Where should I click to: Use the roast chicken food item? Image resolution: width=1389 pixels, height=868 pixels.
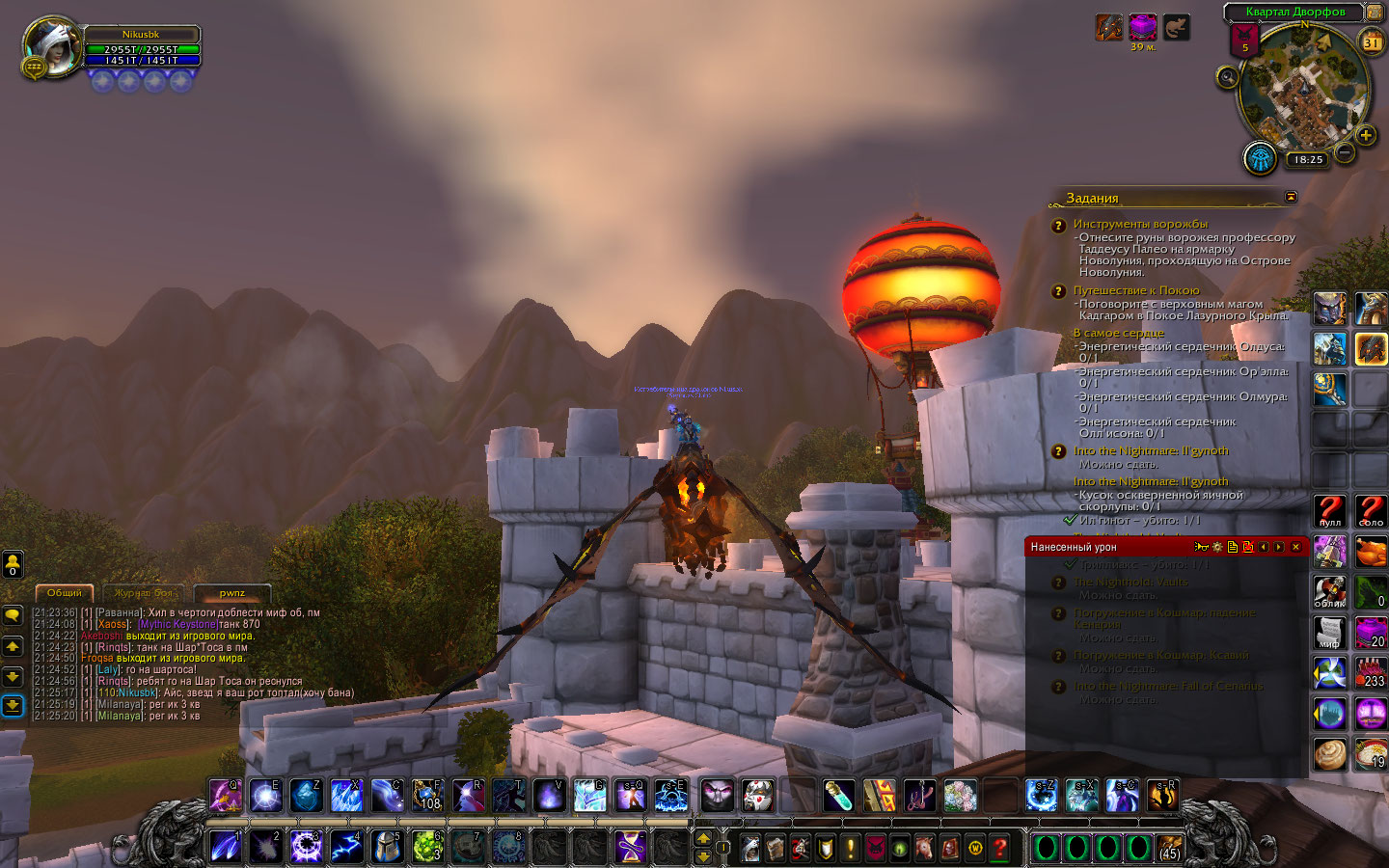1371,552
